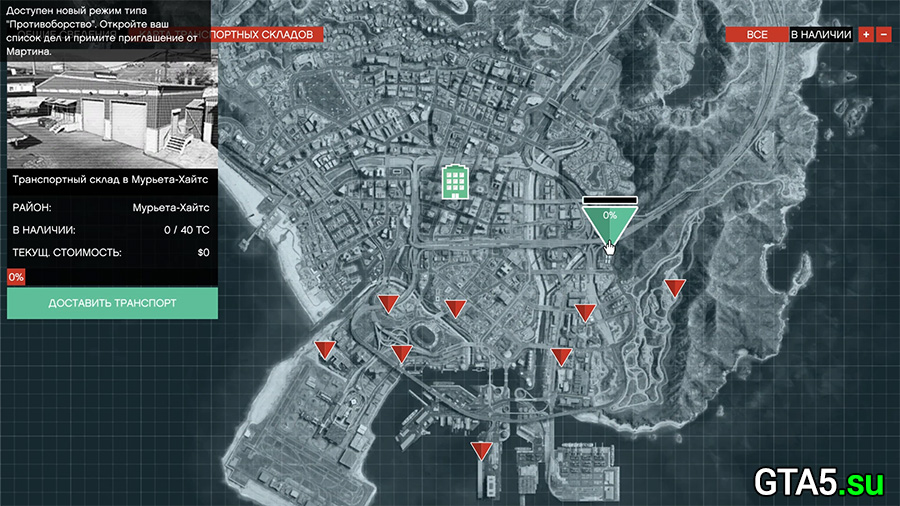Image resolution: width=900 pixels, height=506 pixels.
Task: Select the westernmost red warehouse marker near the airport
Action: (x=324, y=349)
